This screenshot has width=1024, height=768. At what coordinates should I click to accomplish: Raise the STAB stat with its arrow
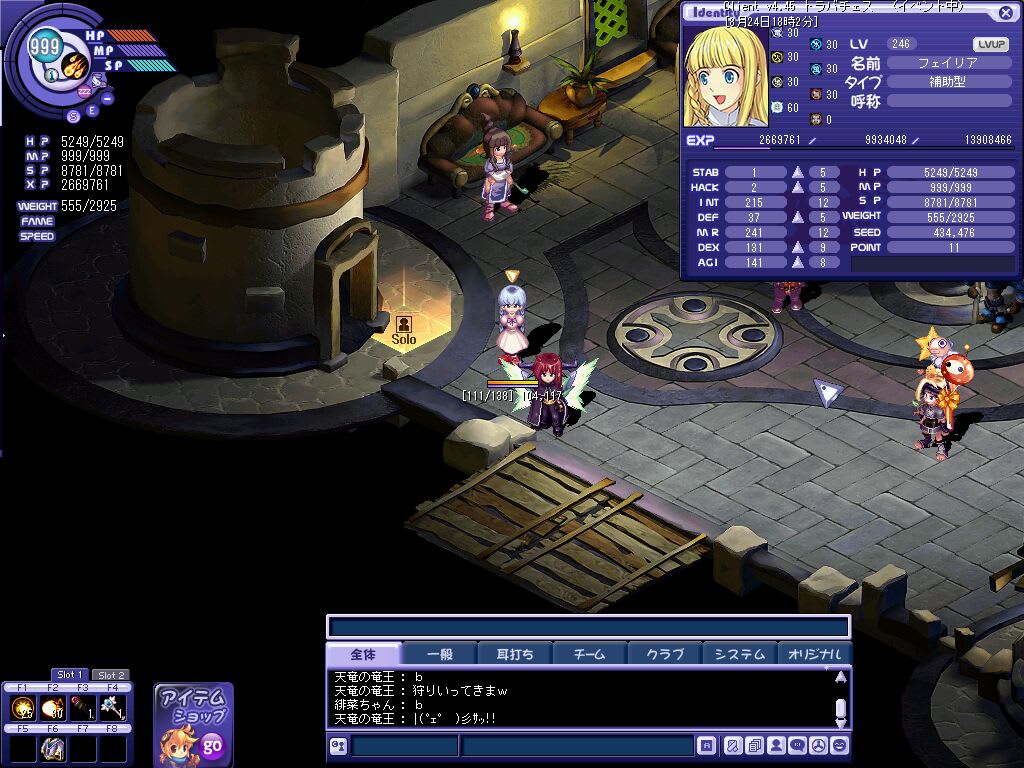(798, 172)
